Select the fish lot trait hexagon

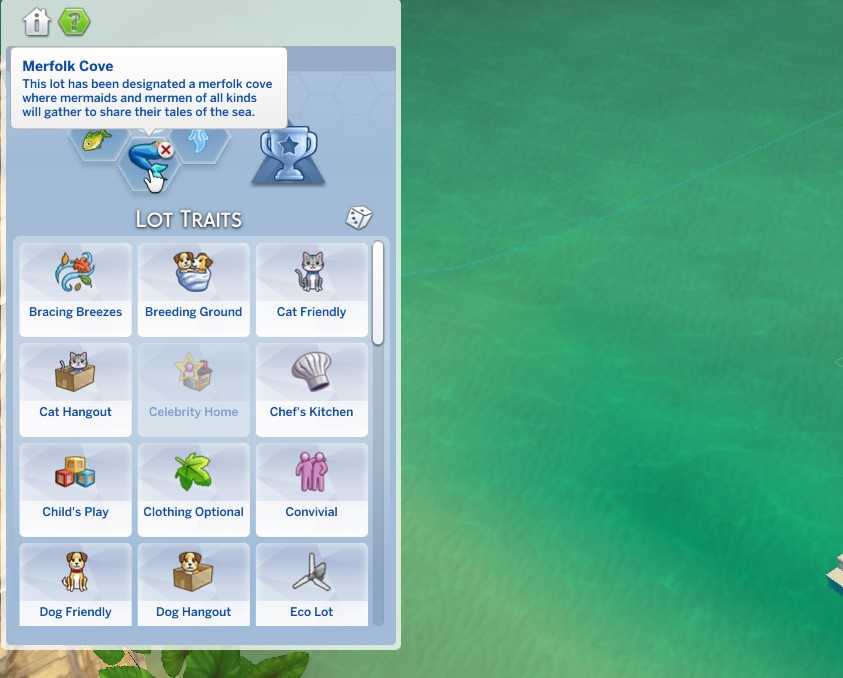click(x=97, y=140)
